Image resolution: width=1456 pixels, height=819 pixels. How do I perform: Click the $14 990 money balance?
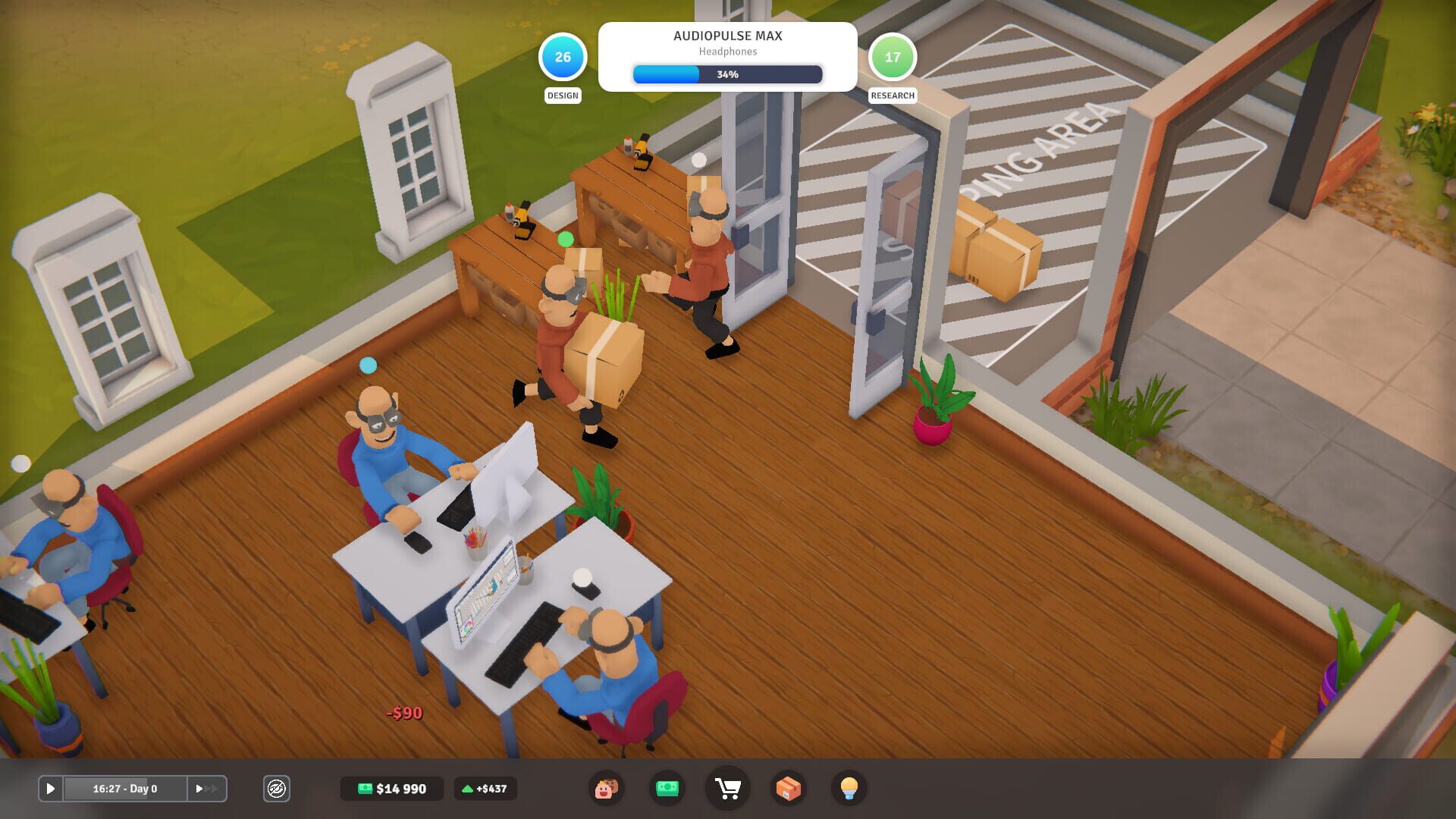click(x=391, y=789)
